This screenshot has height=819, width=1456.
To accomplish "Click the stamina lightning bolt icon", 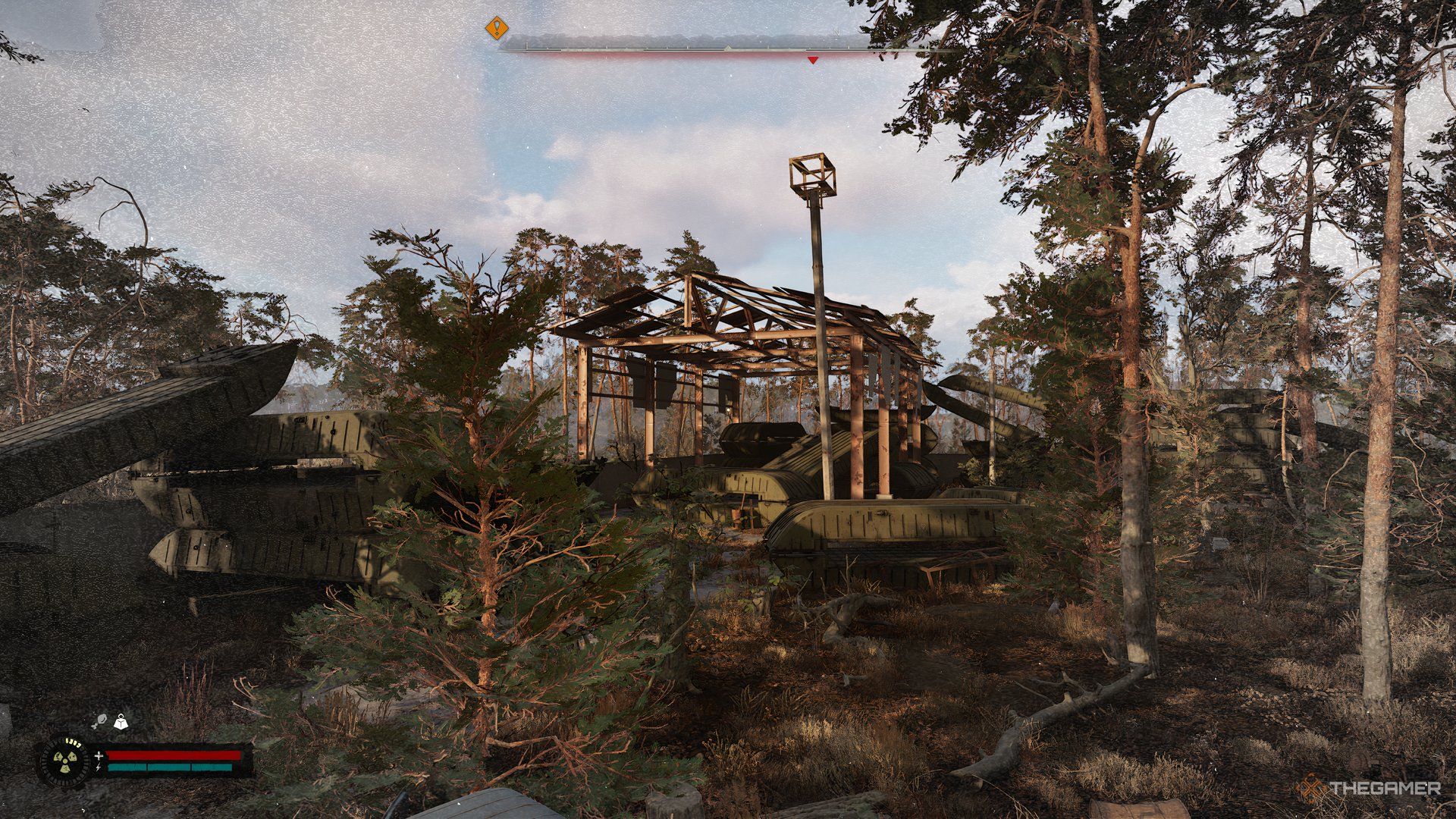I will (99, 767).
